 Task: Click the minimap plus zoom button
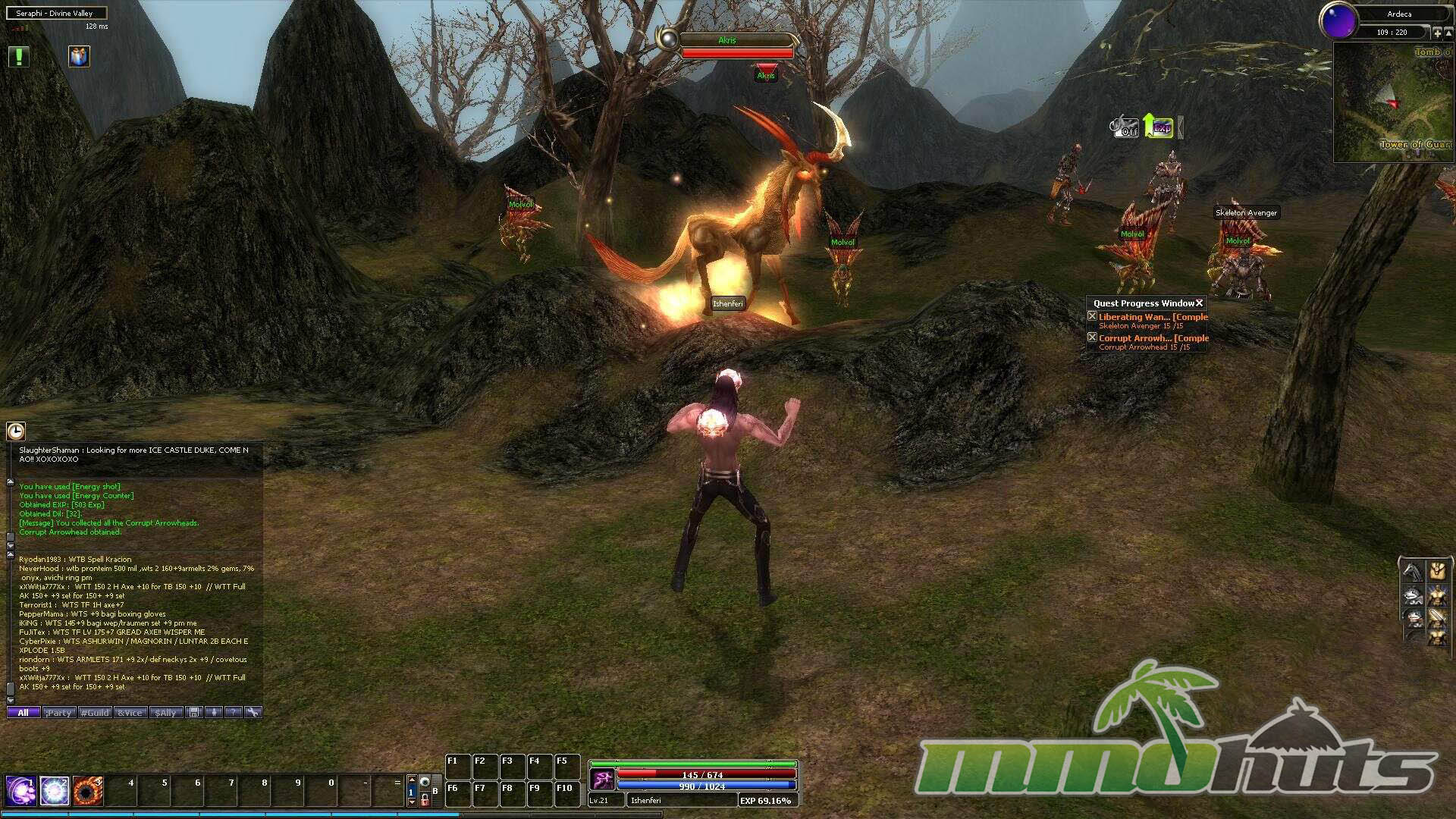[1436, 33]
